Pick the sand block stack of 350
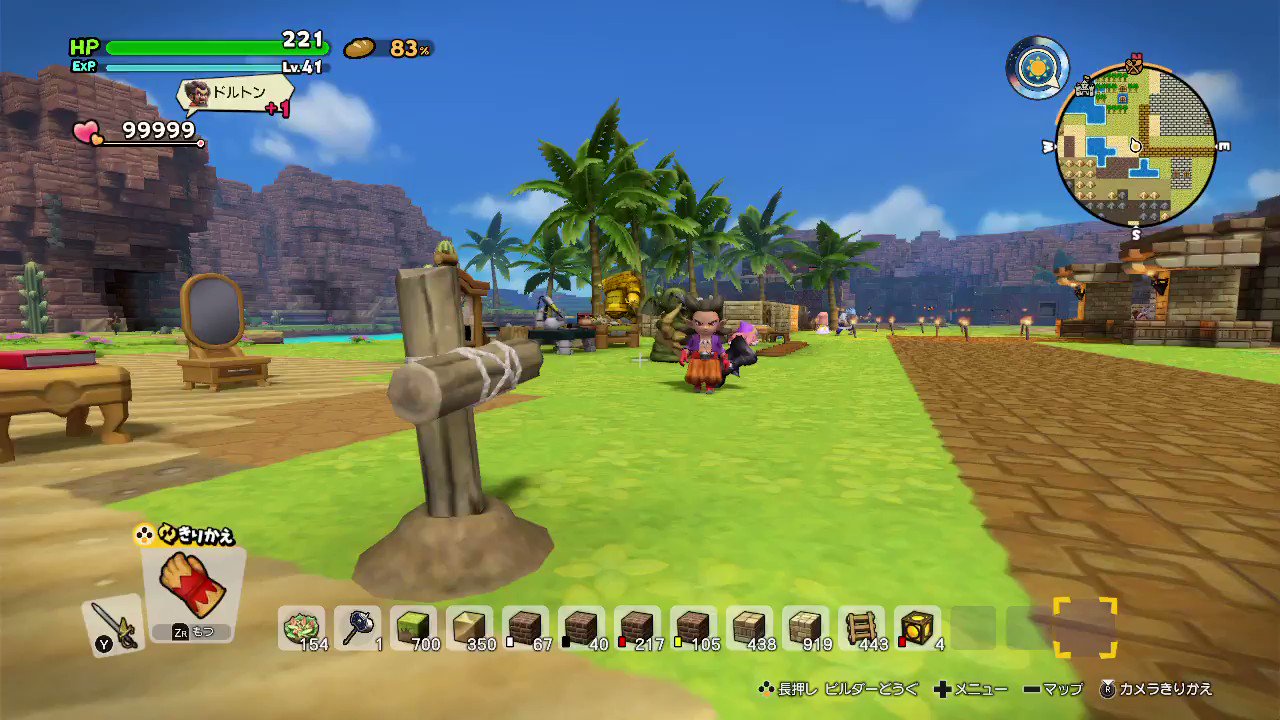 [470, 625]
